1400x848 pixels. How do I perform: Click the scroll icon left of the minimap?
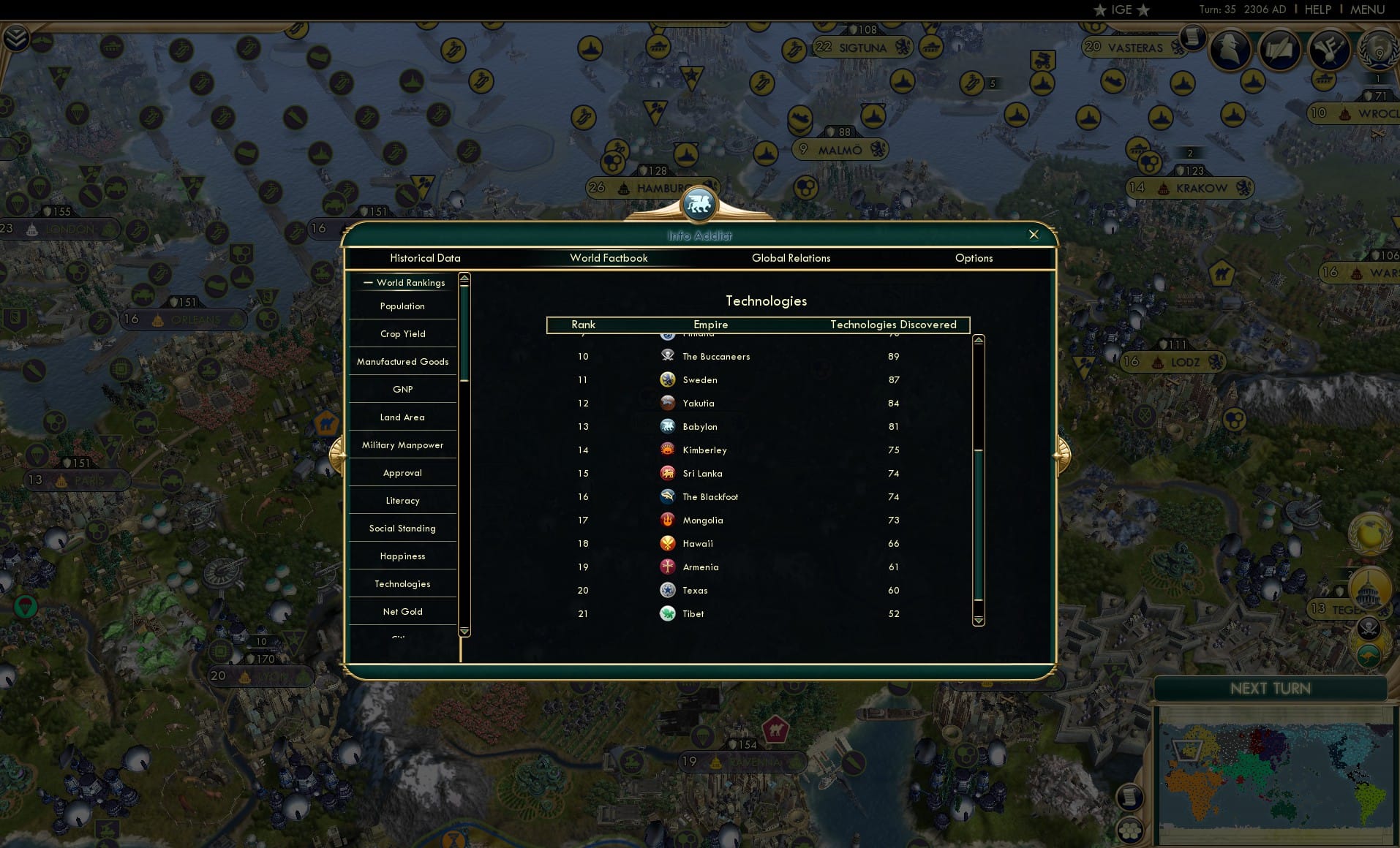[1130, 795]
